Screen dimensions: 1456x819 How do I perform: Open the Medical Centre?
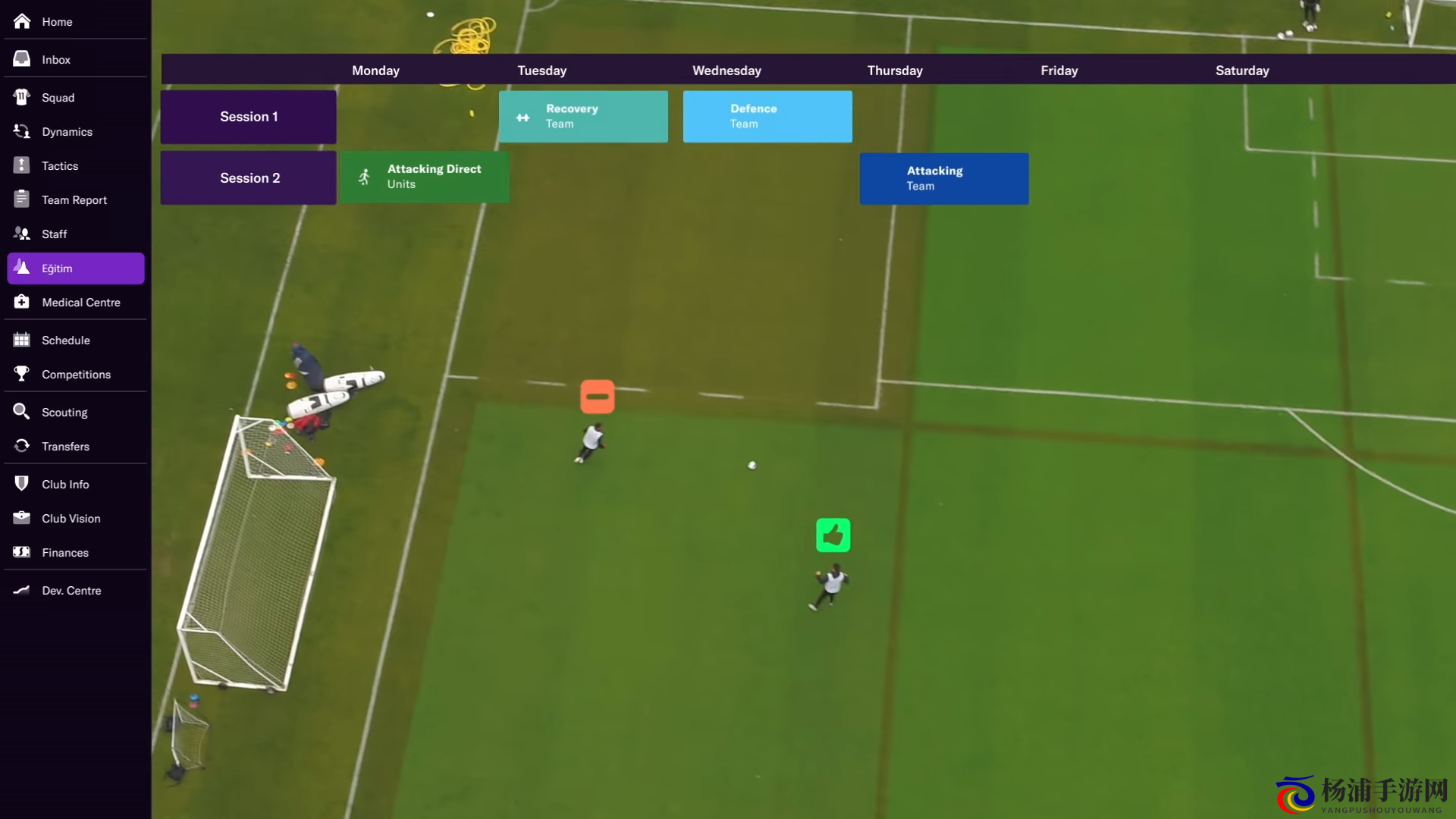coord(80,303)
